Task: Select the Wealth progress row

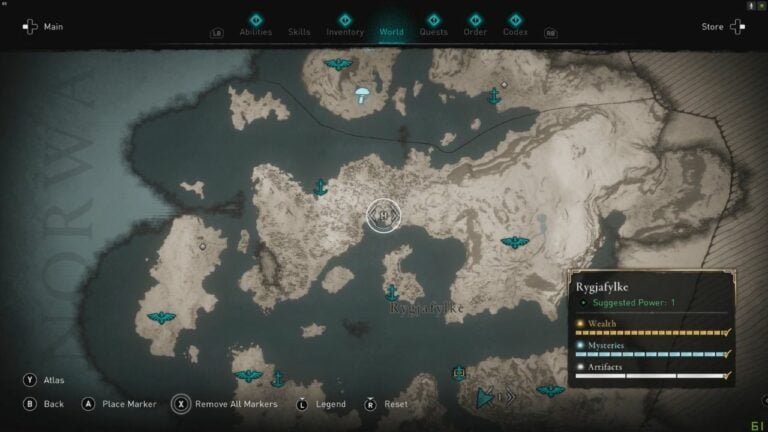Action: [x=652, y=329]
